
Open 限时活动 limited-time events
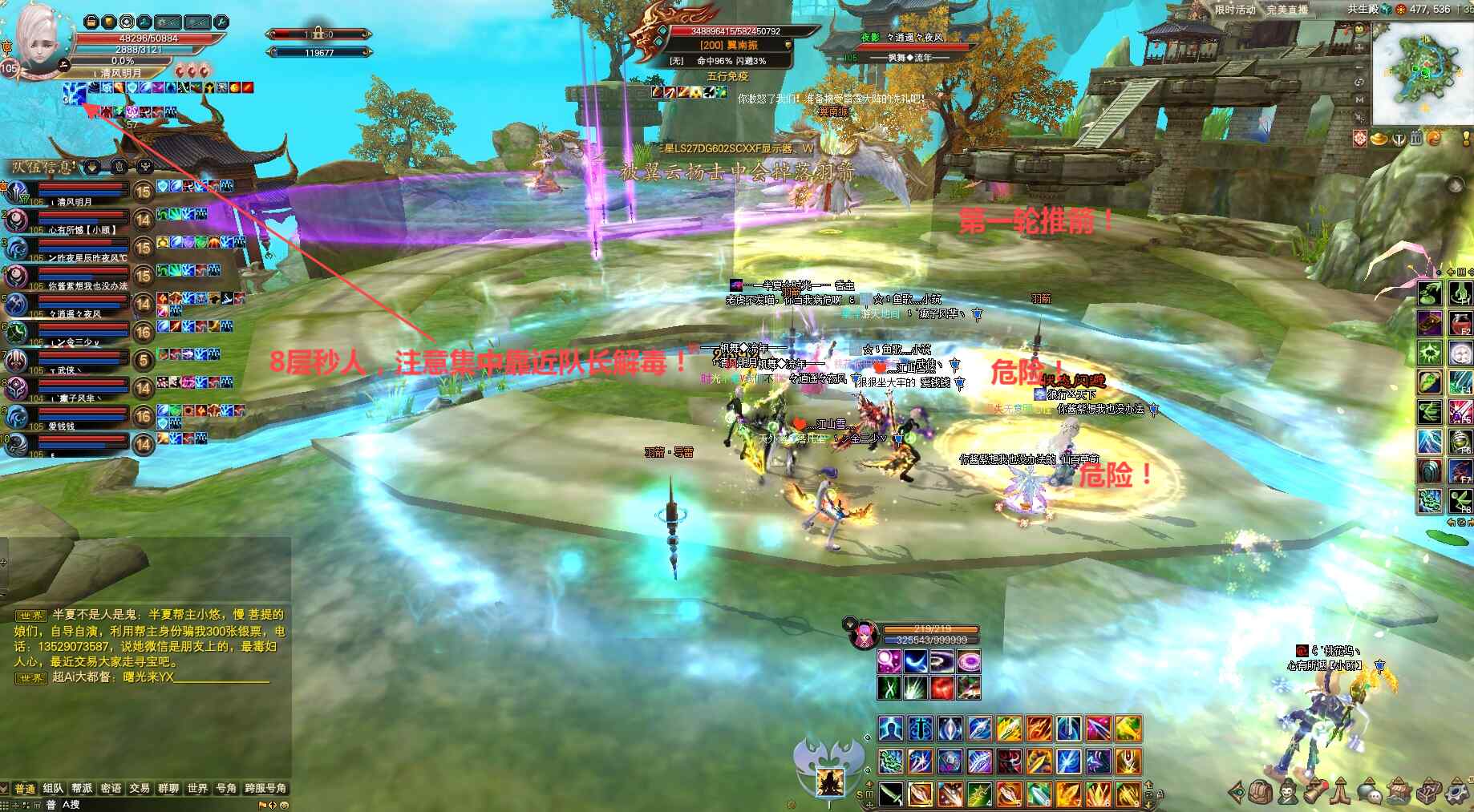click(x=1234, y=10)
